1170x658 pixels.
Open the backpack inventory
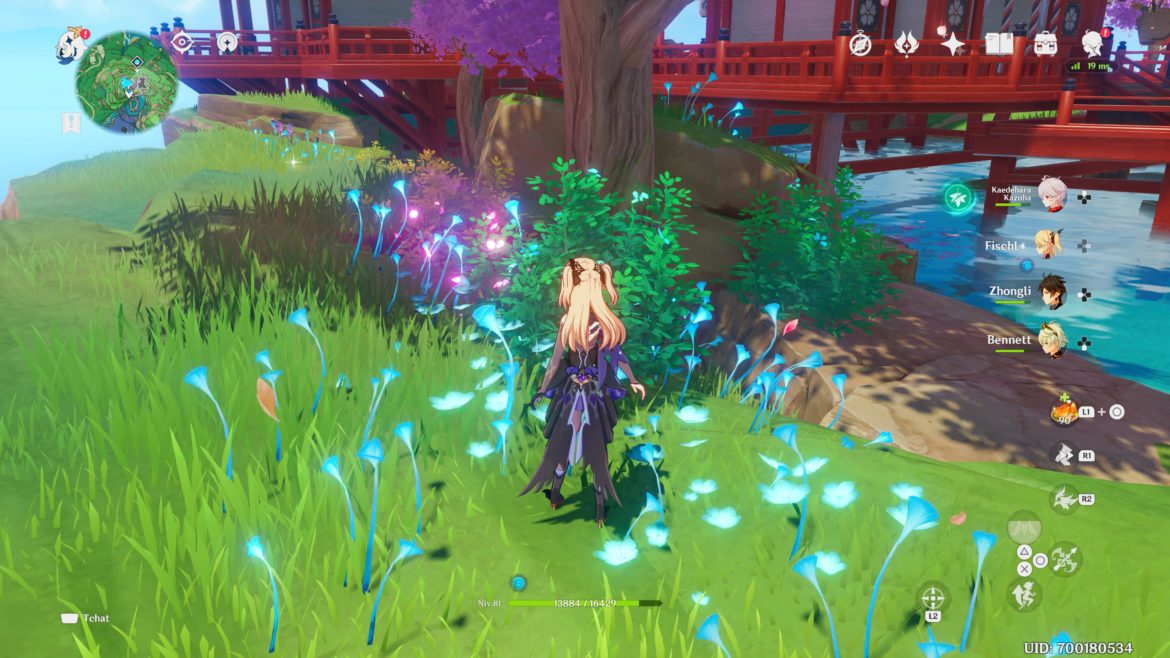1045,44
